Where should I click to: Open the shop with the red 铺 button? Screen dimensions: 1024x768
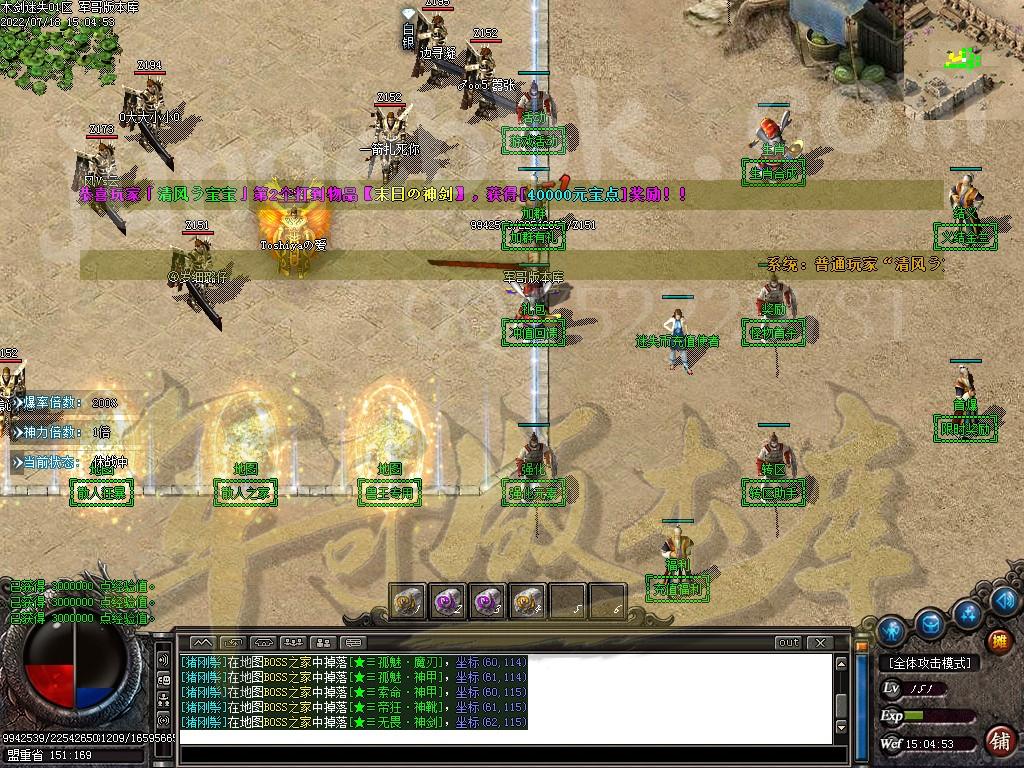coord(997,741)
